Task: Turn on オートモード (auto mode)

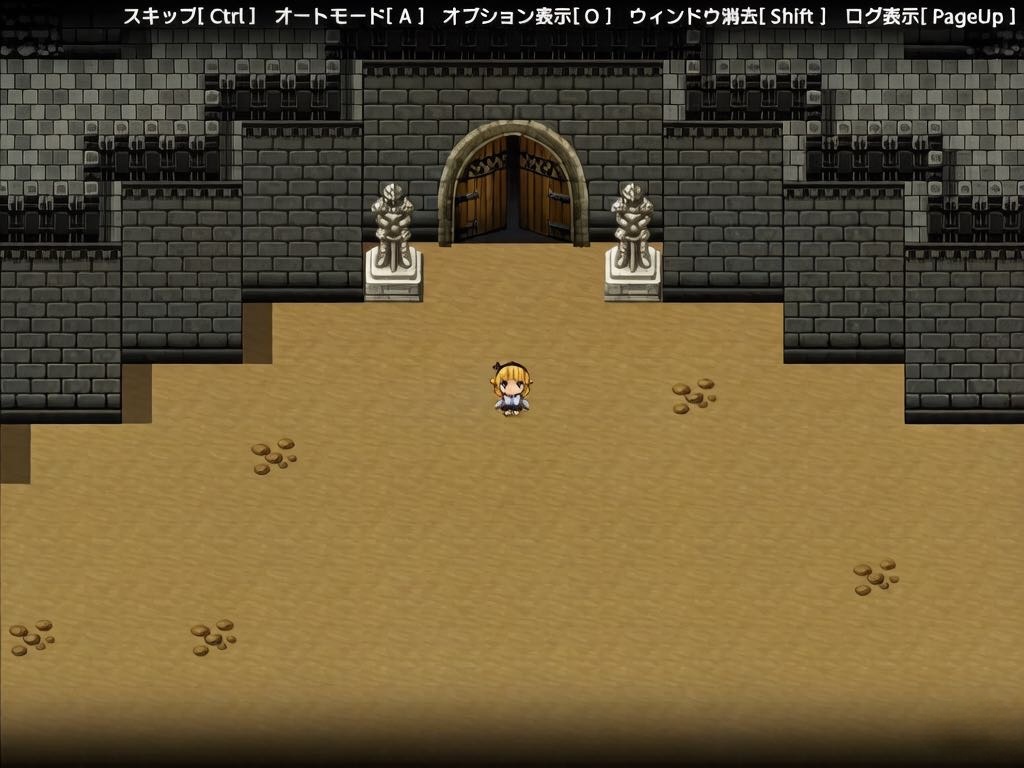Action: (x=350, y=17)
